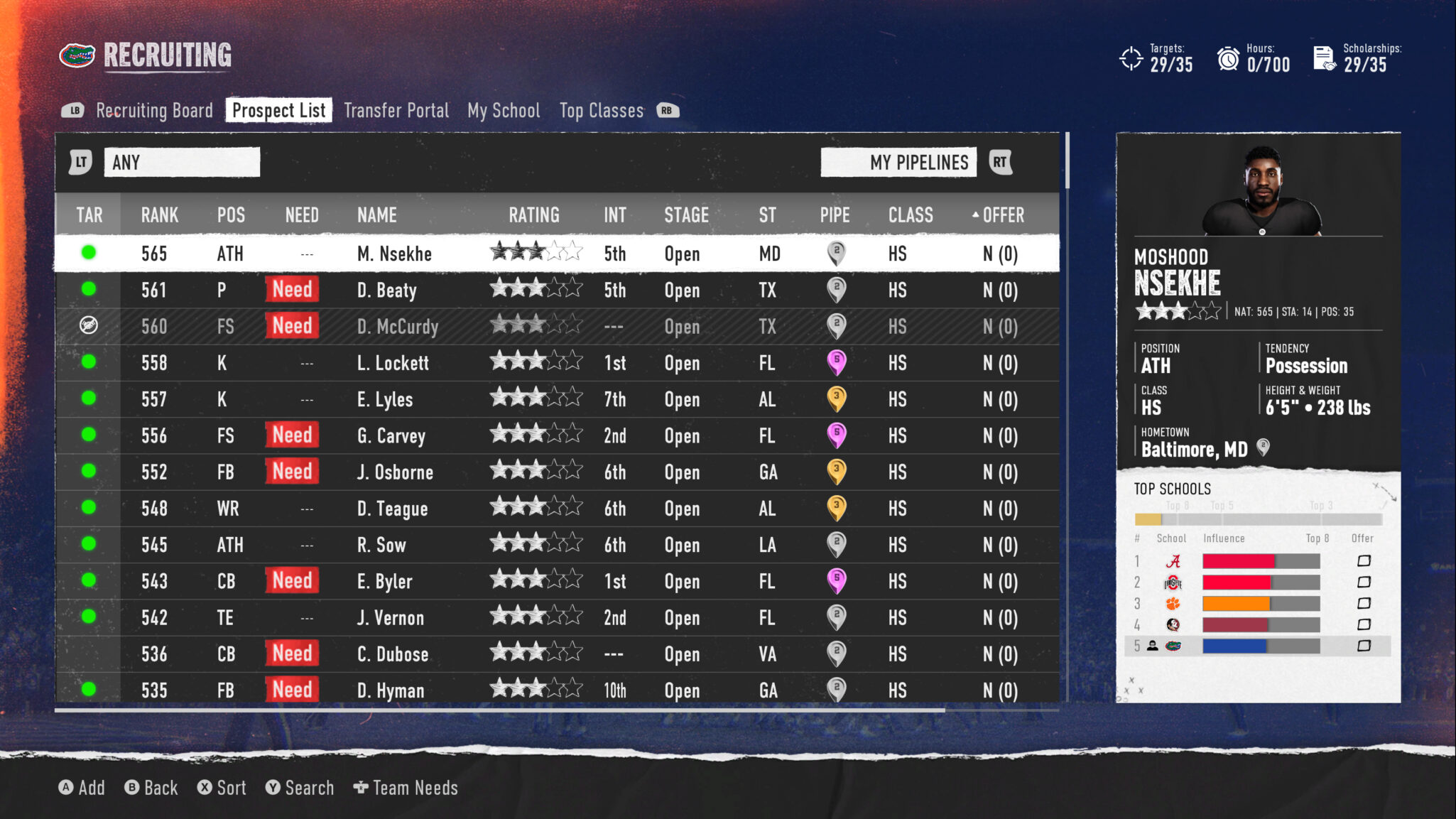
Task: Pick wide receiver D. Teague
Action: pos(392,509)
